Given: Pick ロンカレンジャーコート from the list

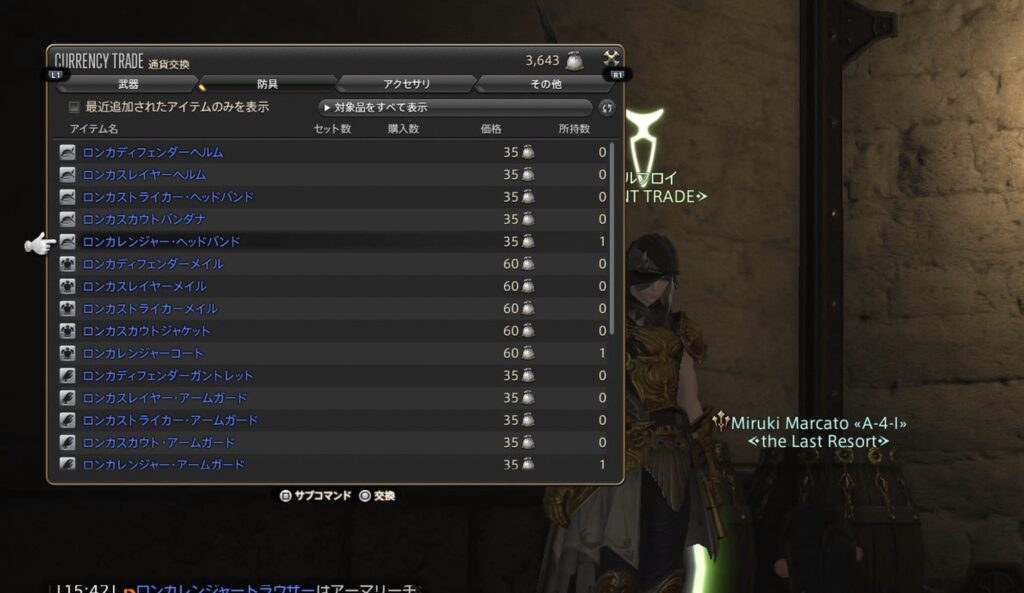Looking at the screenshot, I should tap(143, 353).
